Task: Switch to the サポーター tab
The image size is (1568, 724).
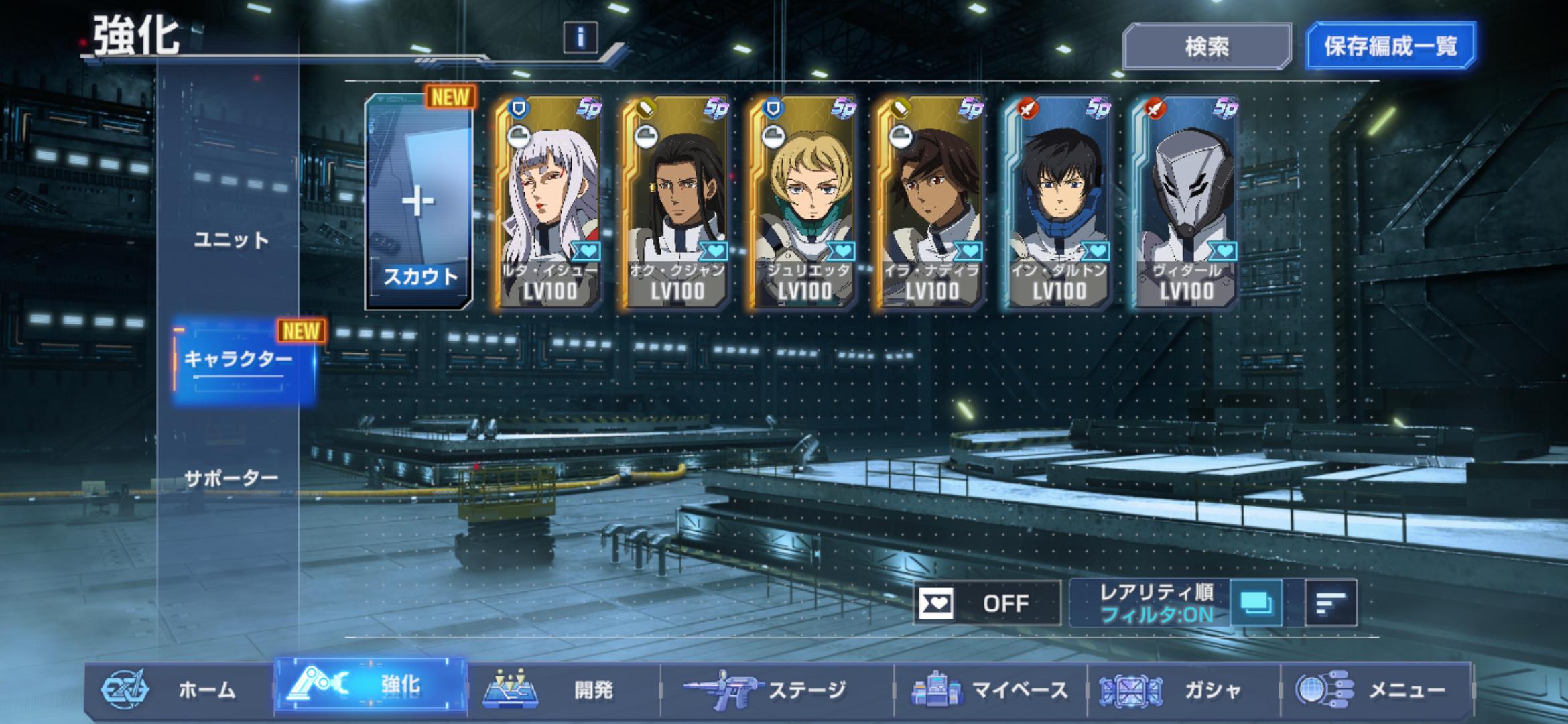Action: click(x=231, y=478)
